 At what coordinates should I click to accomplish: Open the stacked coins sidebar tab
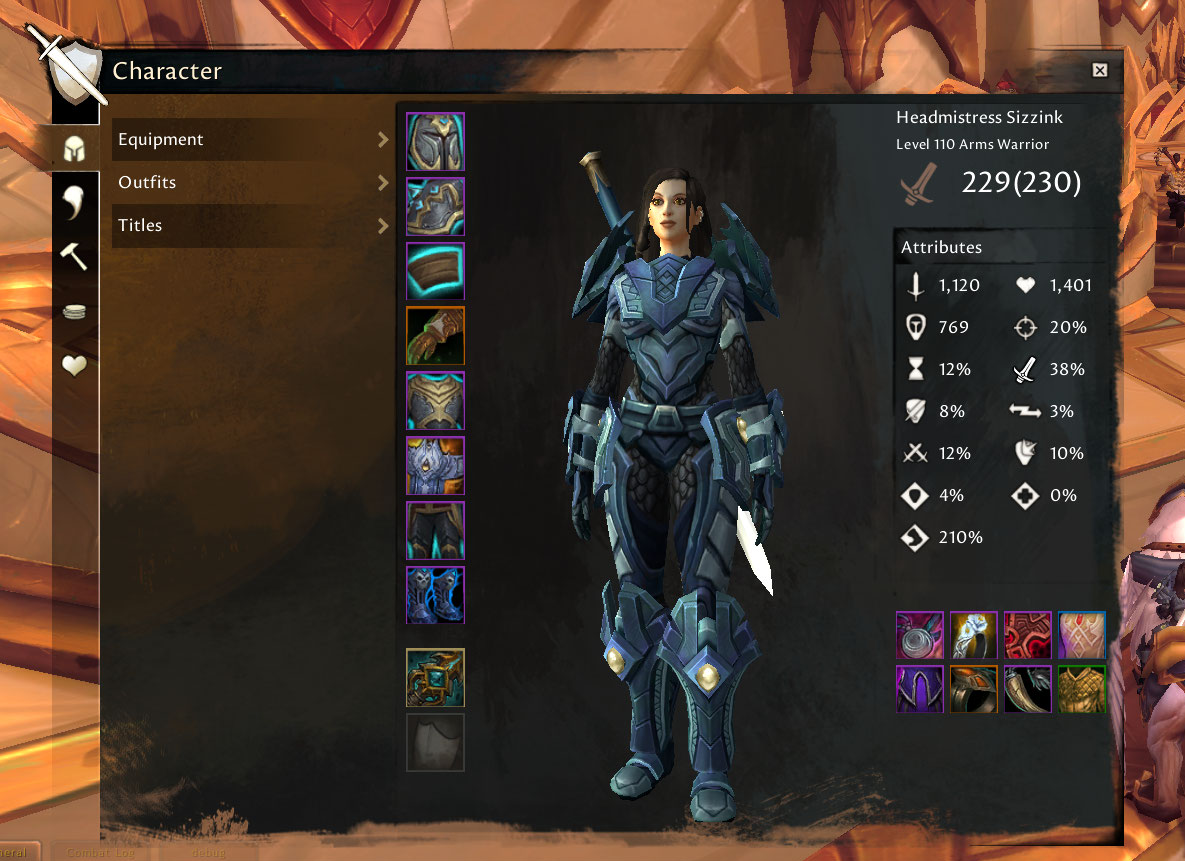(x=75, y=312)
